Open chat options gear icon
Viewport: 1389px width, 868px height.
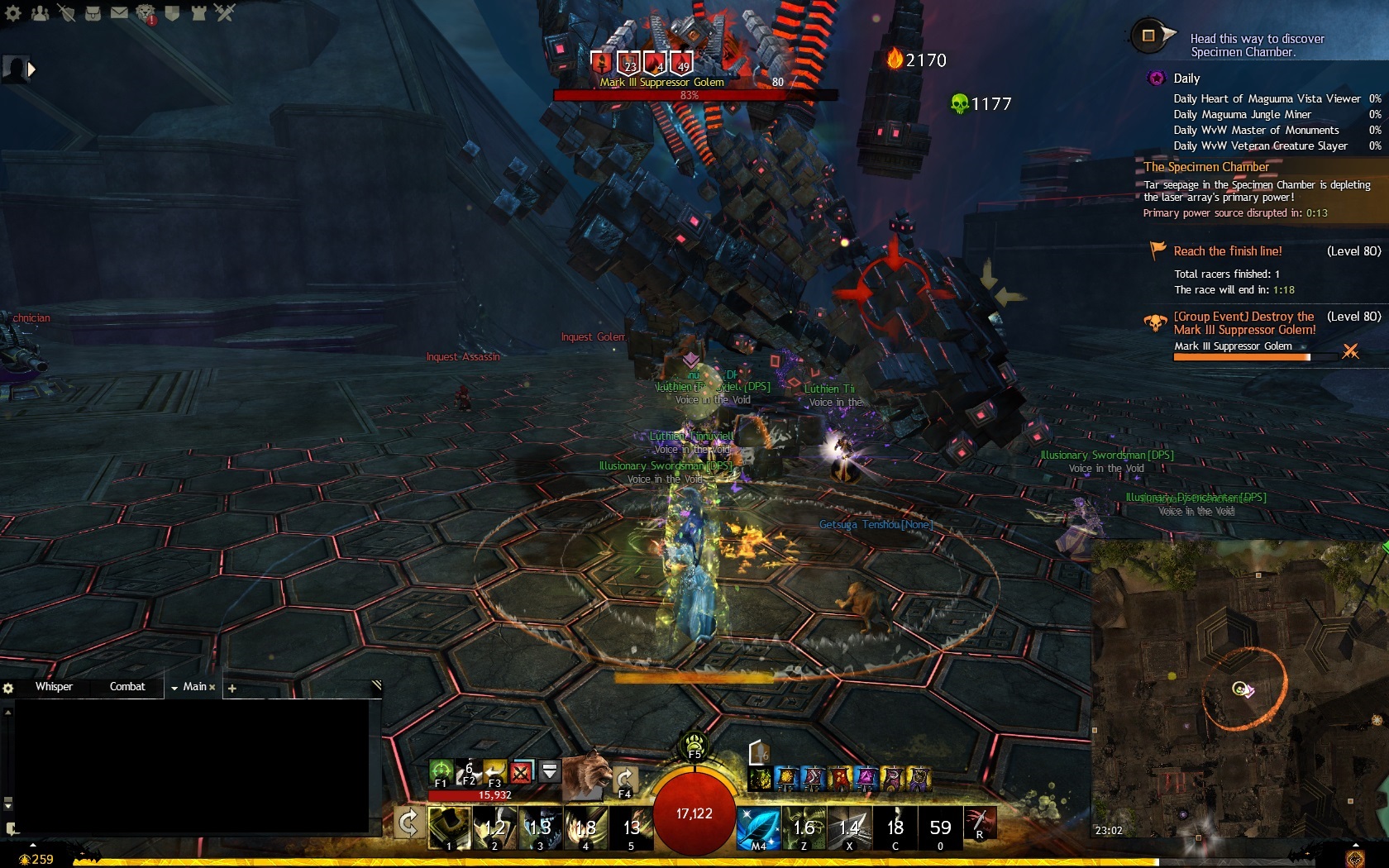[8, 688]
